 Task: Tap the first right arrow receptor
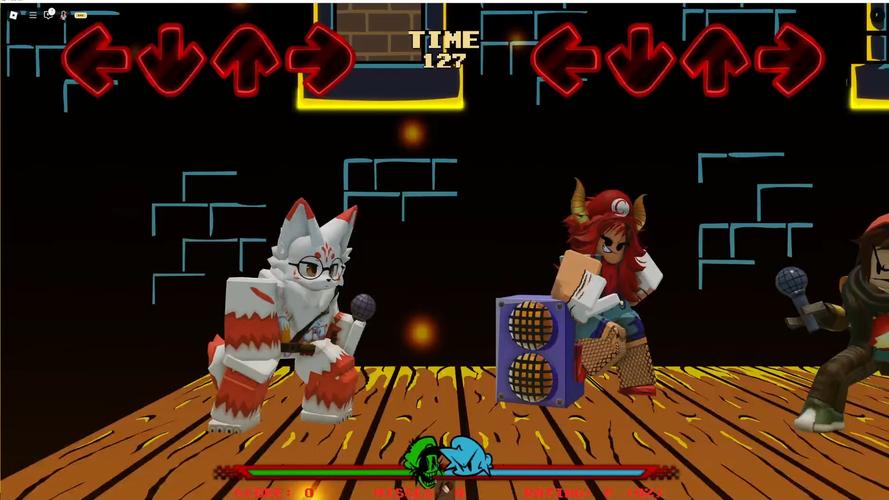(x=321, y=59)
